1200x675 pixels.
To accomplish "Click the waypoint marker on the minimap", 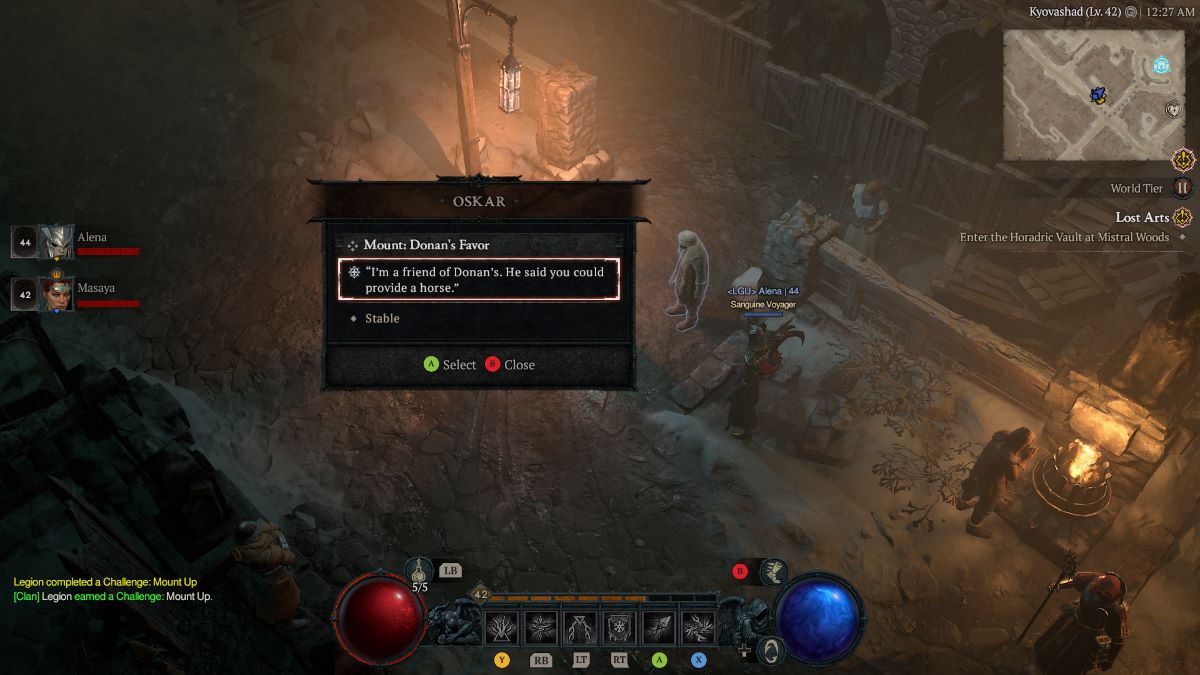I will (1161, 65).
